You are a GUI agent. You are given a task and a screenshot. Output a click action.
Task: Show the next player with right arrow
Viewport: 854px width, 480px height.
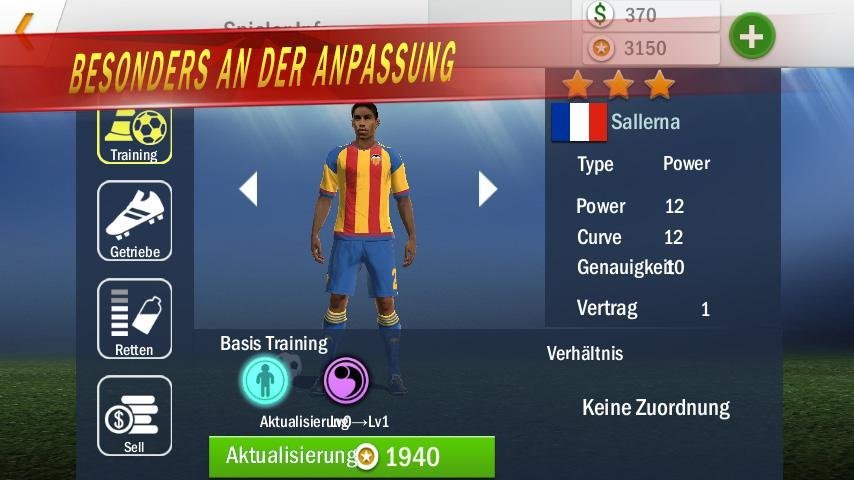tap(487, 188)
